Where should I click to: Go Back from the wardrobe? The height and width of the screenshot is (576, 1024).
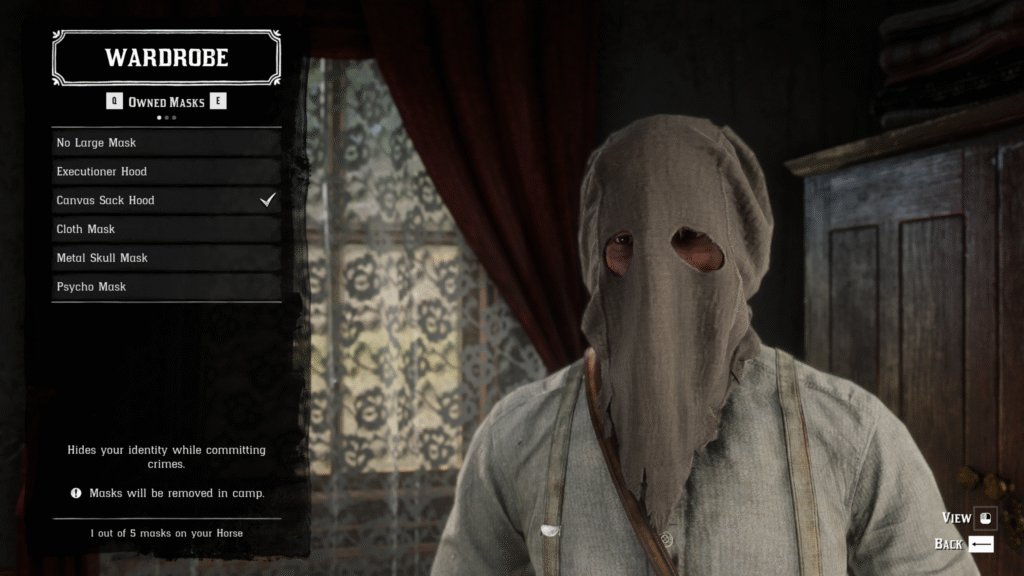tap(964, 544)
